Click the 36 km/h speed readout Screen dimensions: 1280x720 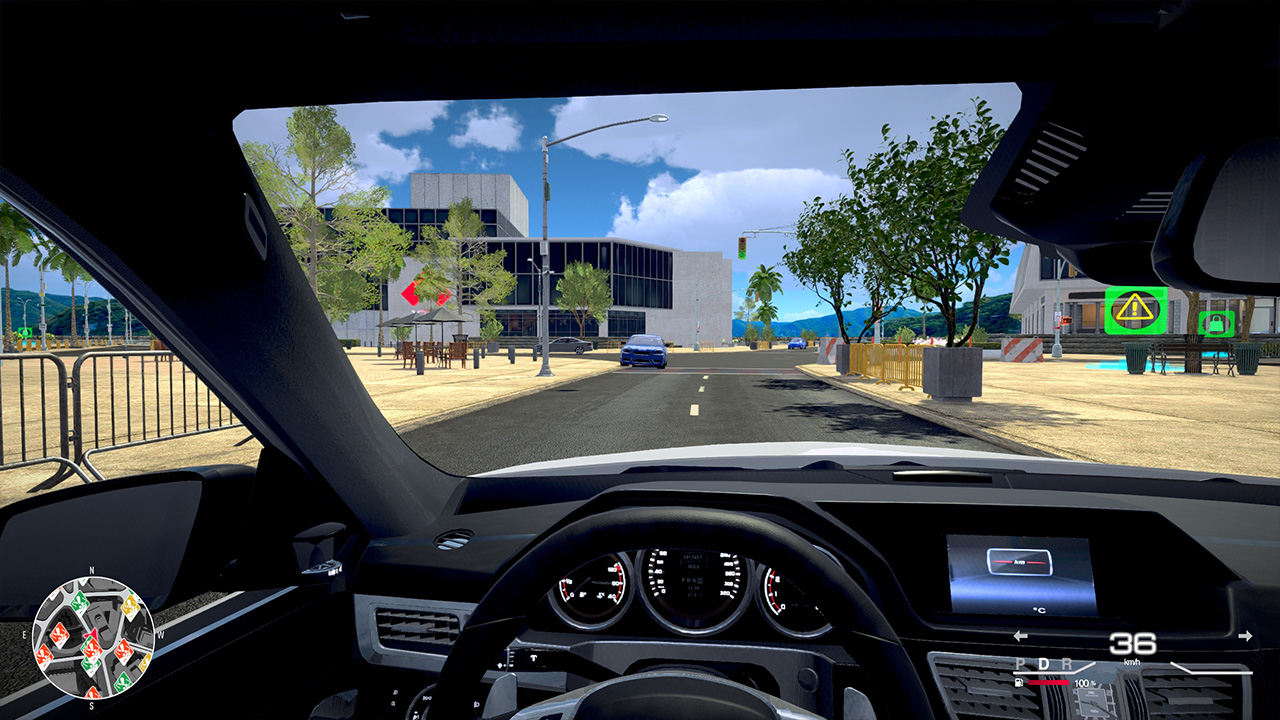pyautogui.click(x=1132, y=644)
